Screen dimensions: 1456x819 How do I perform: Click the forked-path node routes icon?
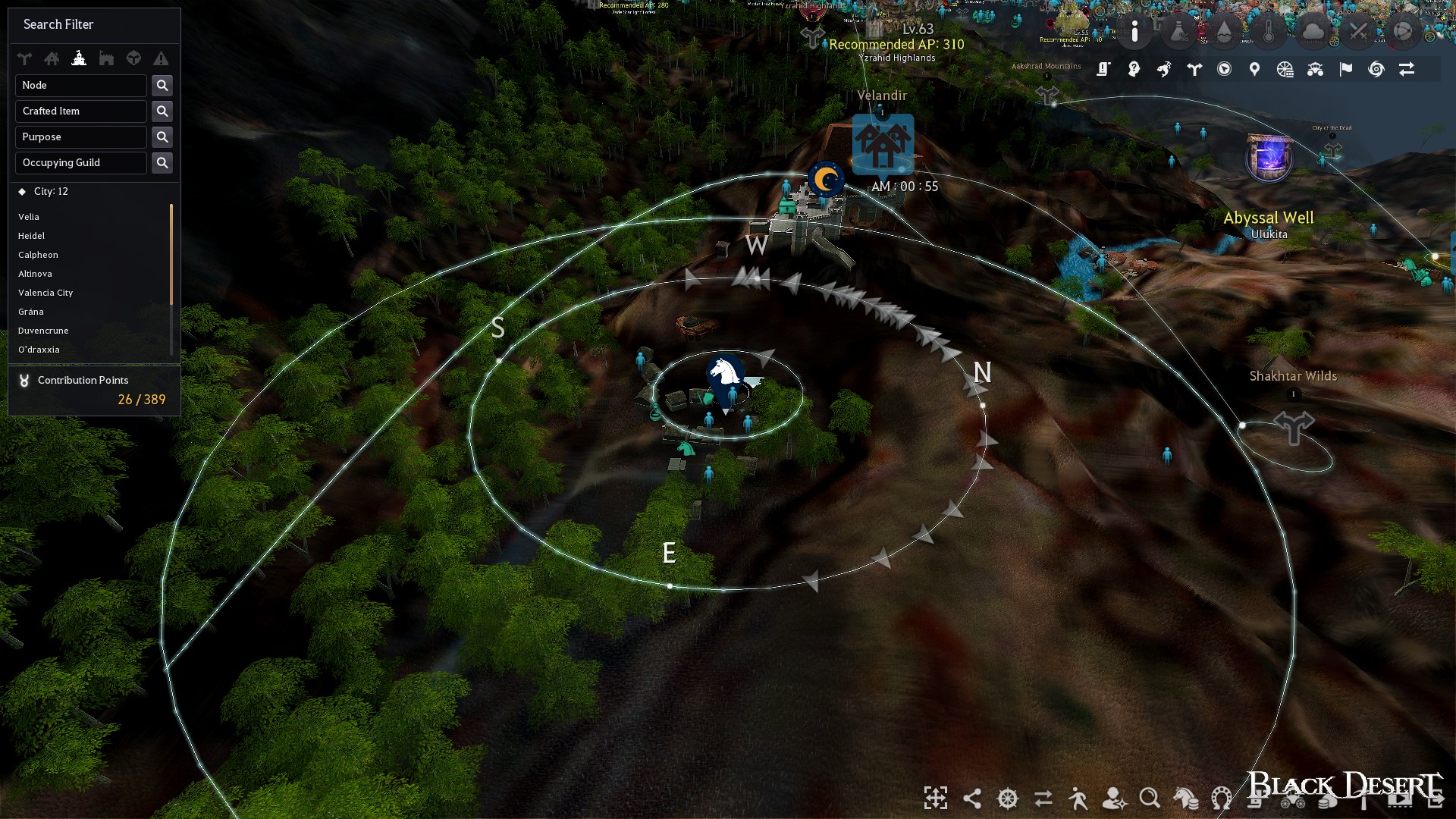pyautogui.click(x=1194, y=69)
